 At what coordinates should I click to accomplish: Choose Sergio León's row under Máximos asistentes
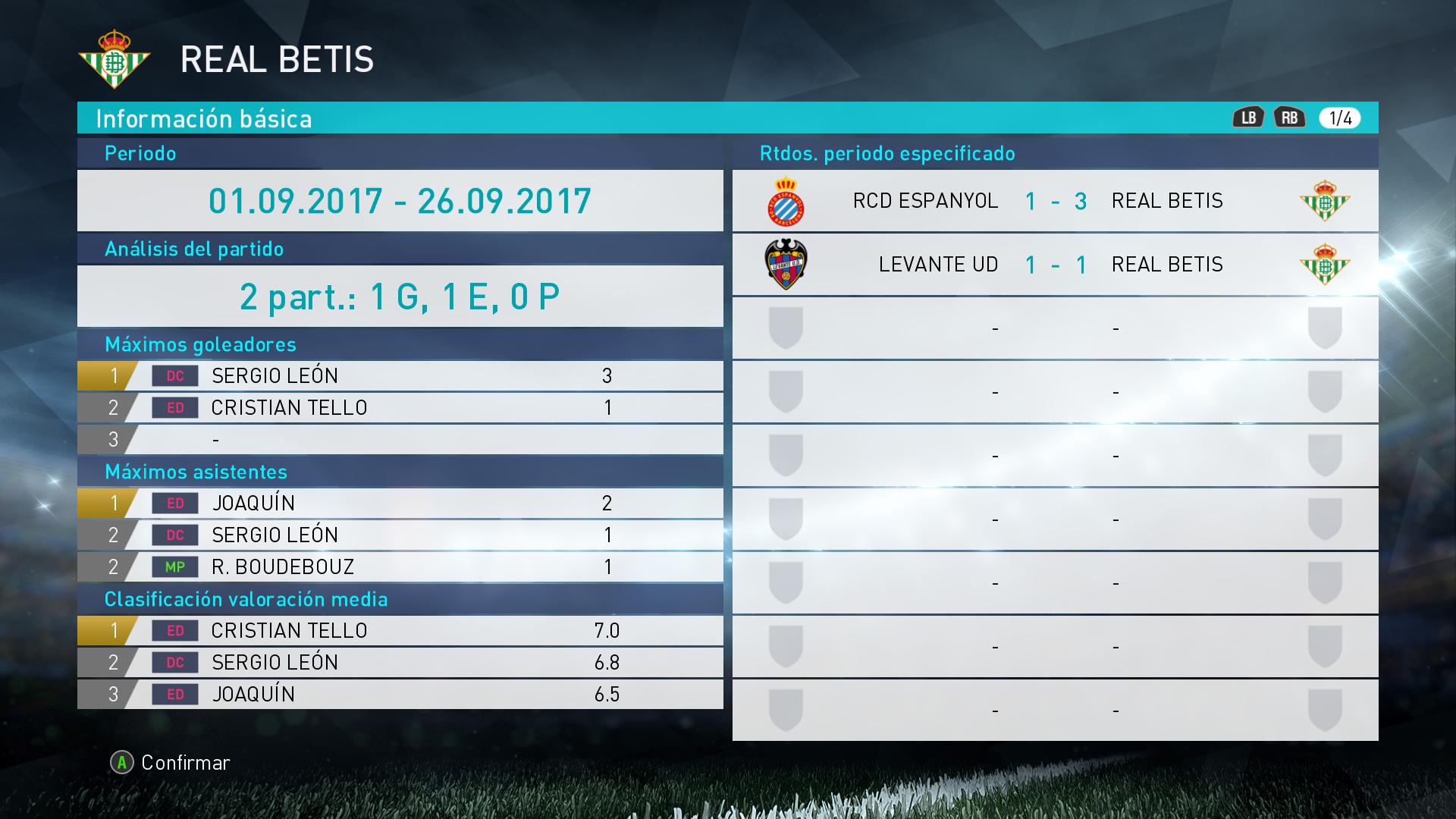click(400, 535)
